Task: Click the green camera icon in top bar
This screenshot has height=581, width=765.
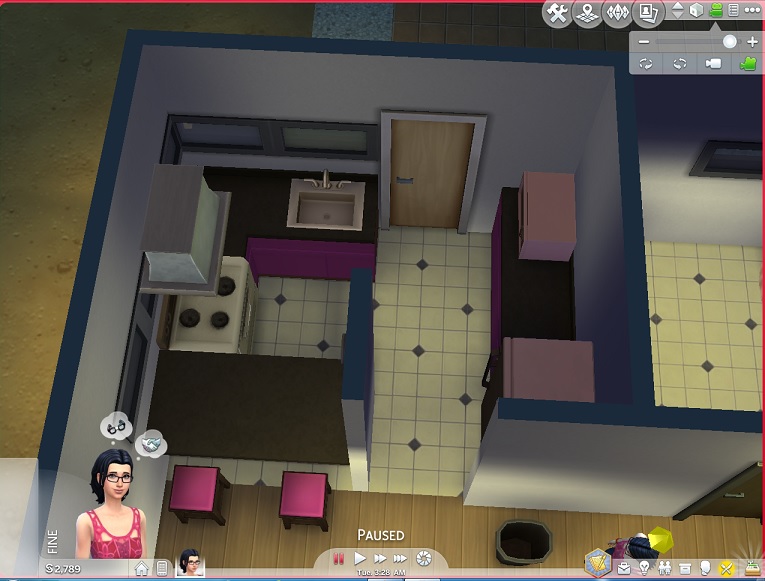Action: [716, 11]
